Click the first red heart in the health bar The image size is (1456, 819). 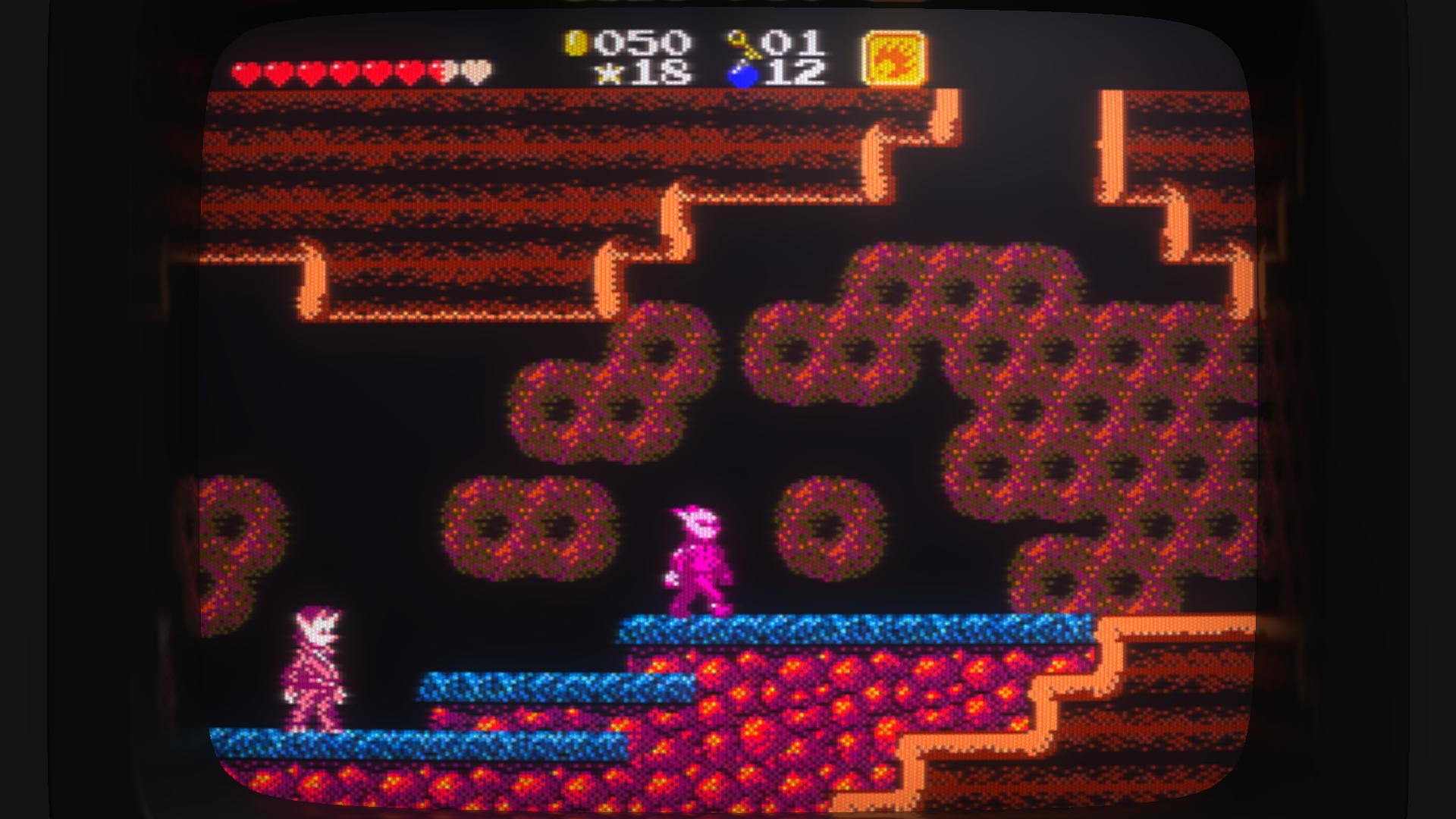click(x=244, y=72)
